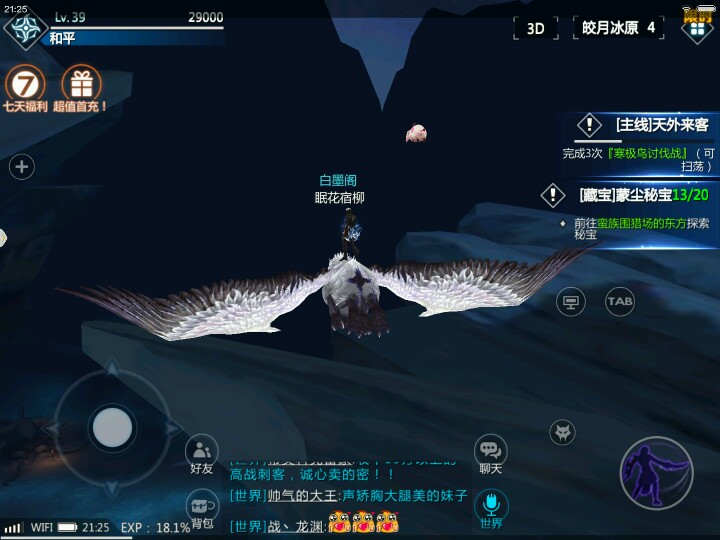Open the main menu grid icon

(696, 27)
